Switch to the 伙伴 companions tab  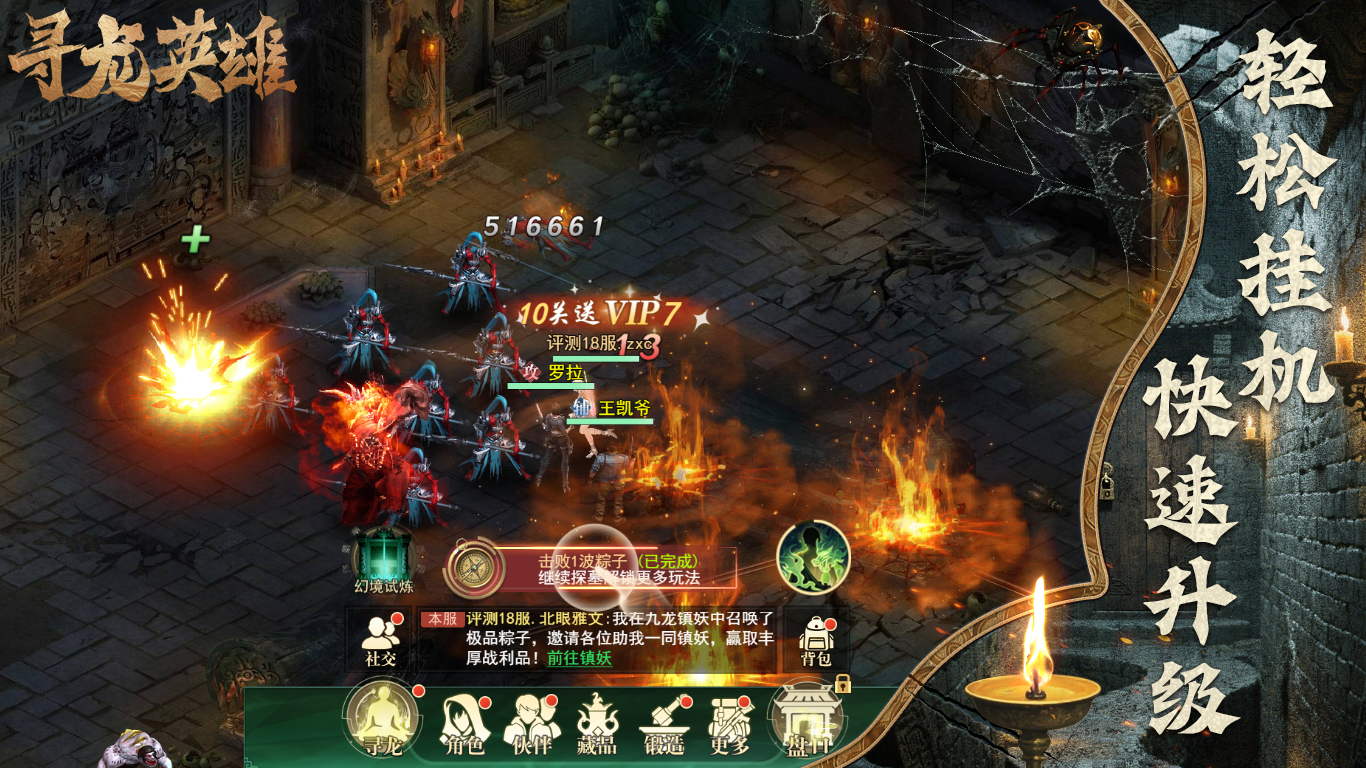[x=532, y=724]
